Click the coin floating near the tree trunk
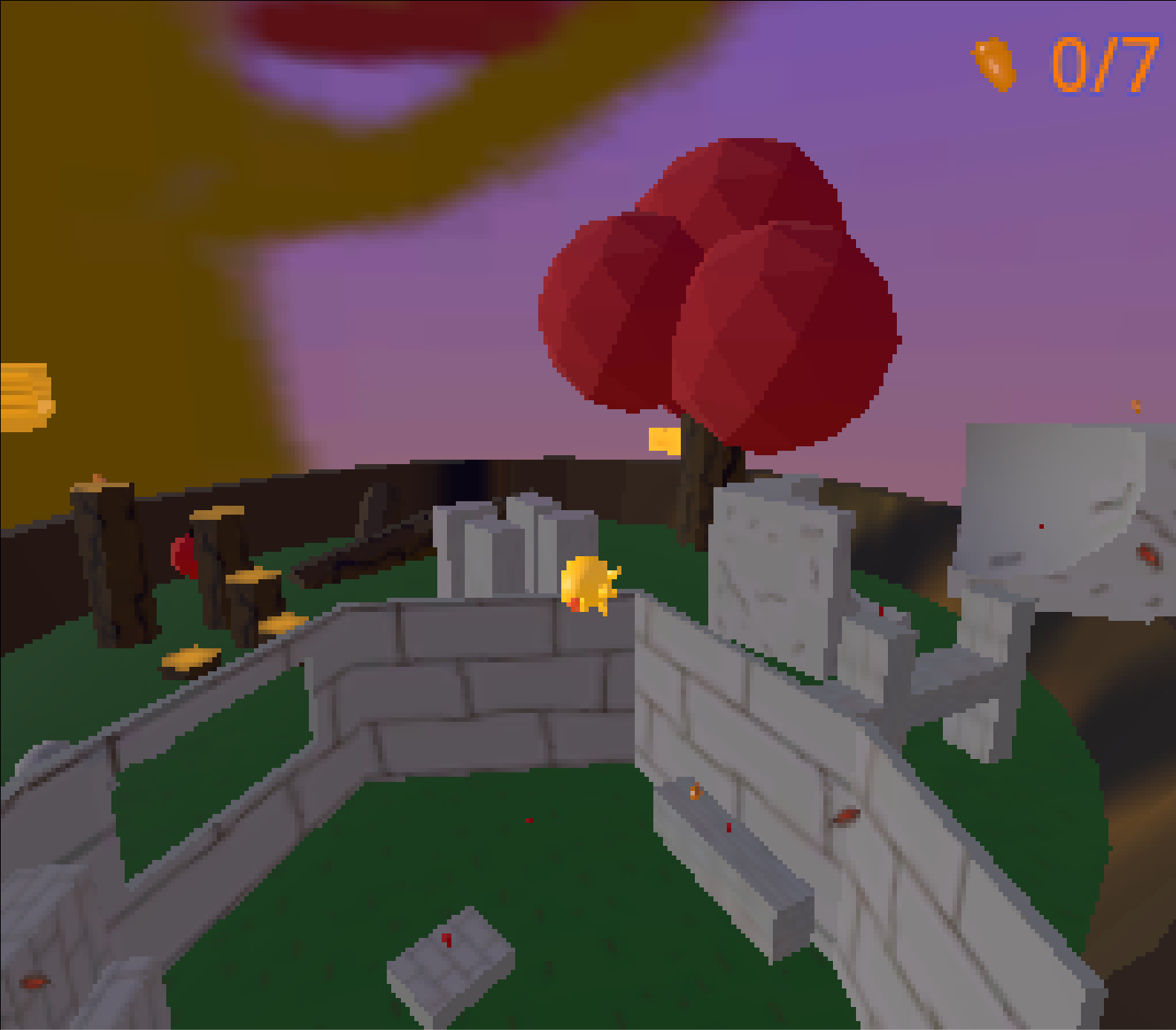This screenshot has width=1176, height=1030. (664, 440)
